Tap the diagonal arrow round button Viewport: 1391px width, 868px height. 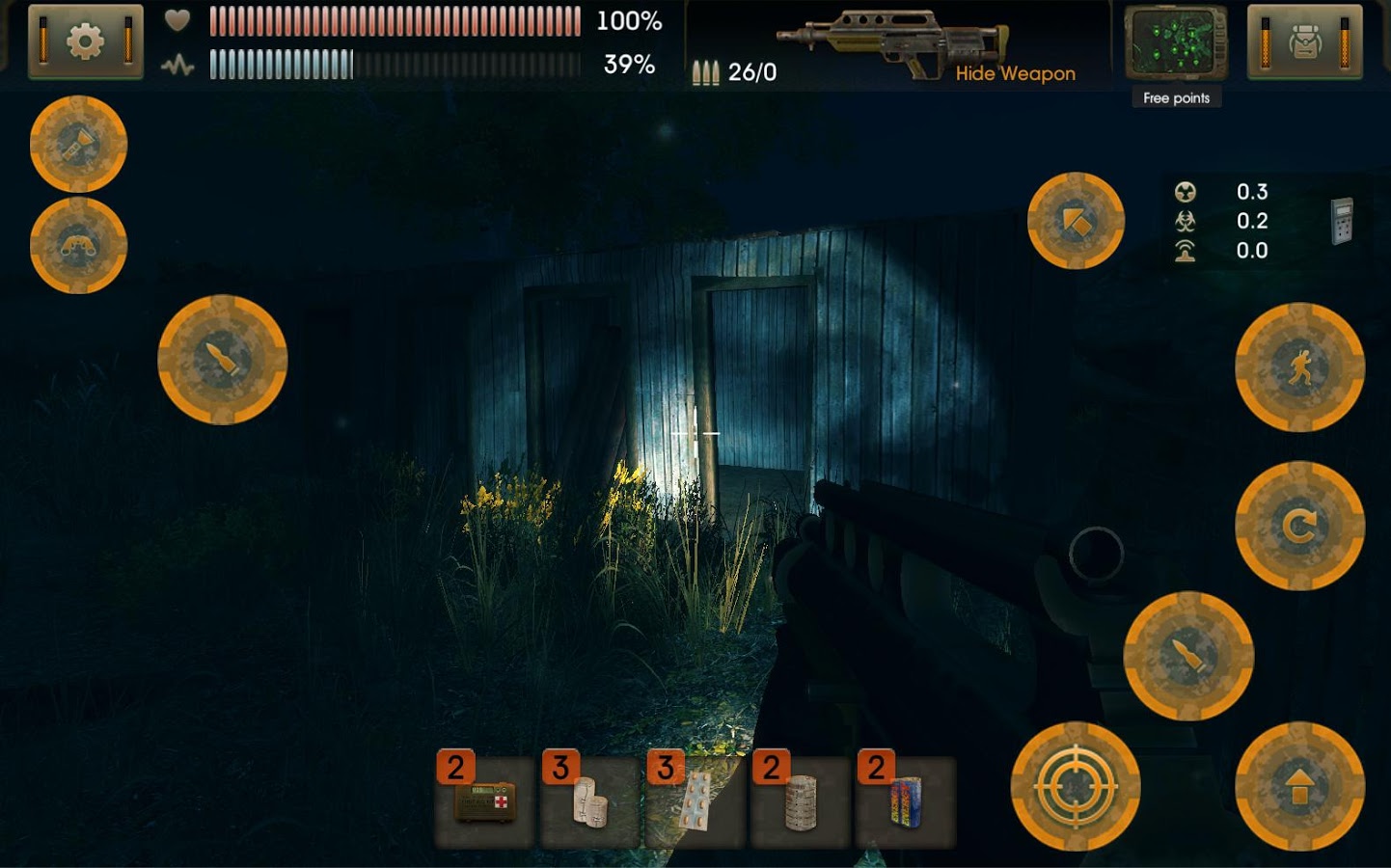click(1076, 221)
